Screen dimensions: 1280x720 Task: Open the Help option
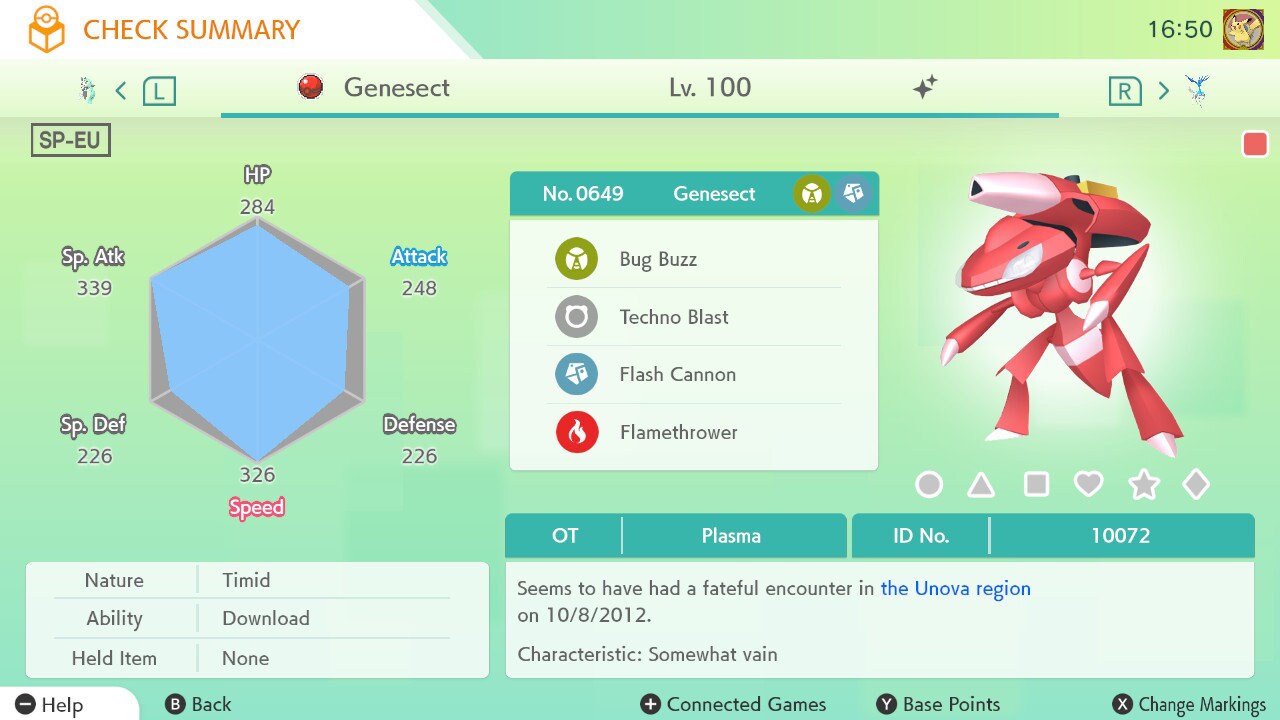(x=50, y=704)
